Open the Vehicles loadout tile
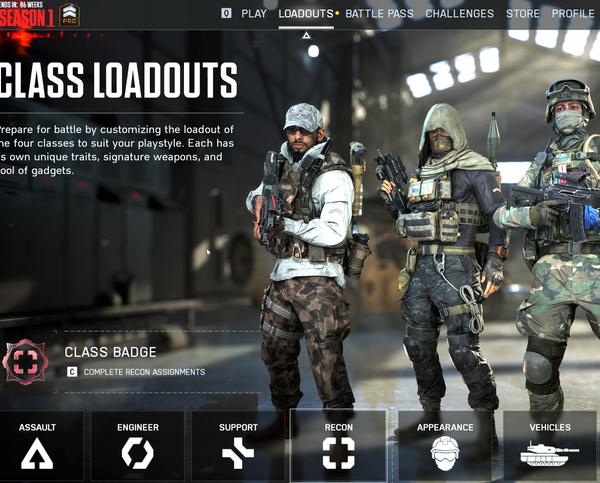The width and height of the screenshot is (600, 483). coord(550,445)
